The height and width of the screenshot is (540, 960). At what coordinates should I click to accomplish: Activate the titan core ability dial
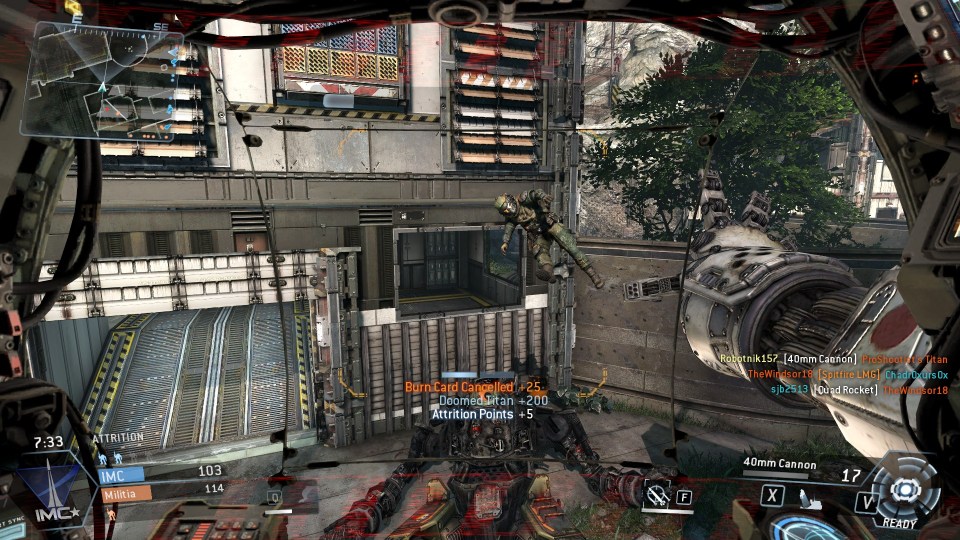[x=904, y=489]
